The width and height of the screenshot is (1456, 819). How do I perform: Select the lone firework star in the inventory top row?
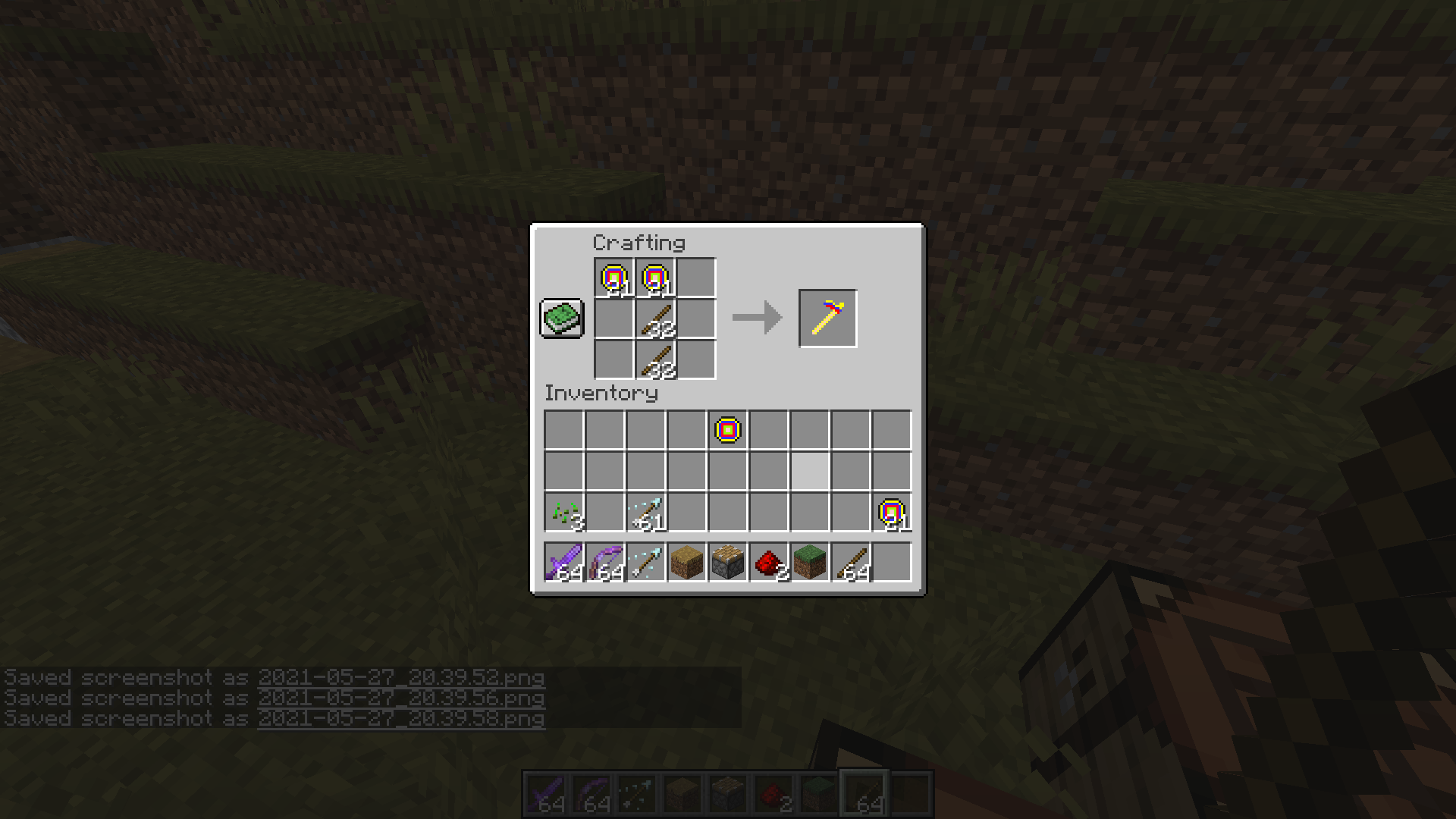click(x=726, y=430)
